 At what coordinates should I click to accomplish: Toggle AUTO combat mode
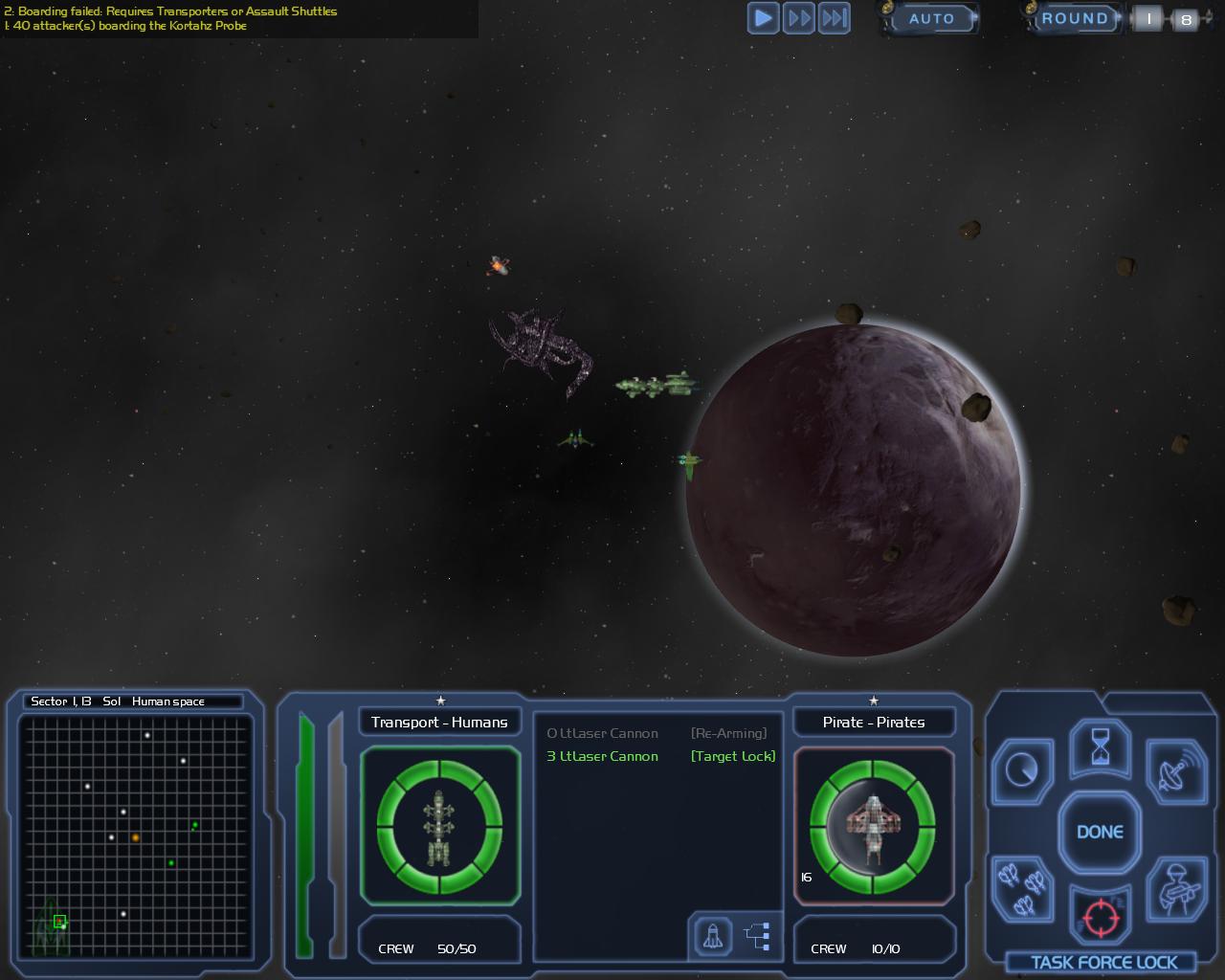pos(930,18)
